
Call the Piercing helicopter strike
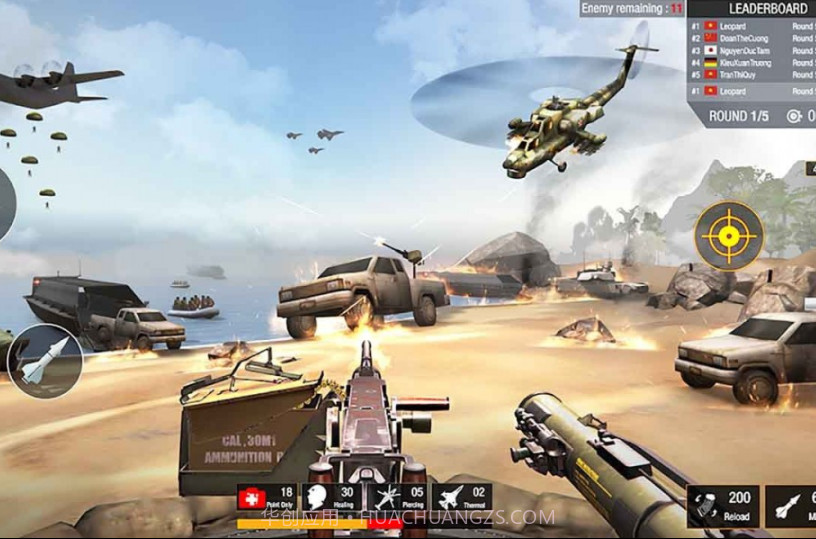(x=395, y=498)
